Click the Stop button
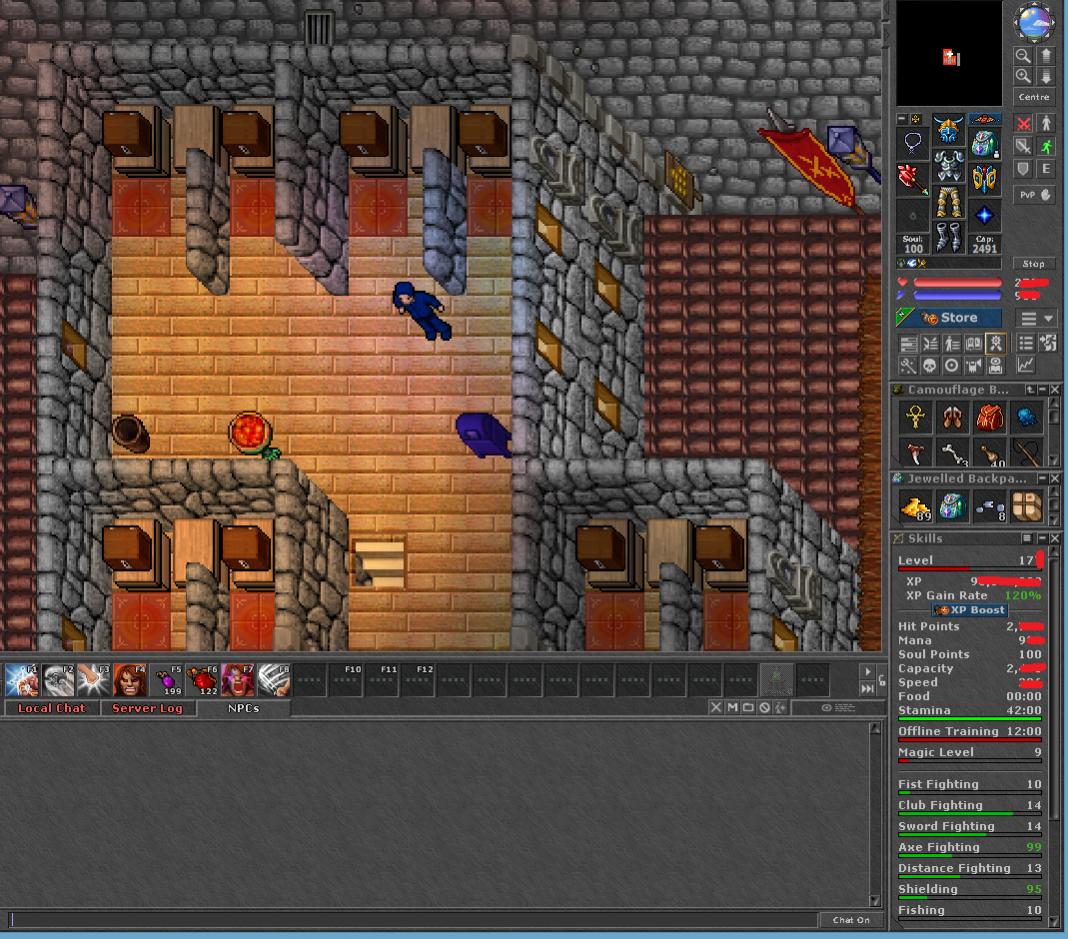The width and height of the screenshot is (1068, 939). [1033, 264]
